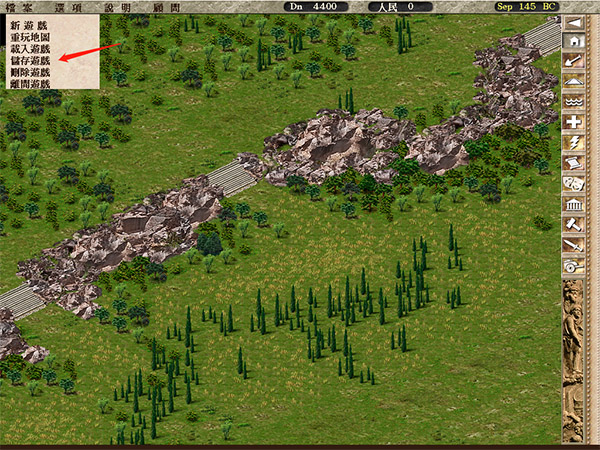Open the entertainment theater masks icon
This screenshot has width=600, height=450.
click(574, 184)
